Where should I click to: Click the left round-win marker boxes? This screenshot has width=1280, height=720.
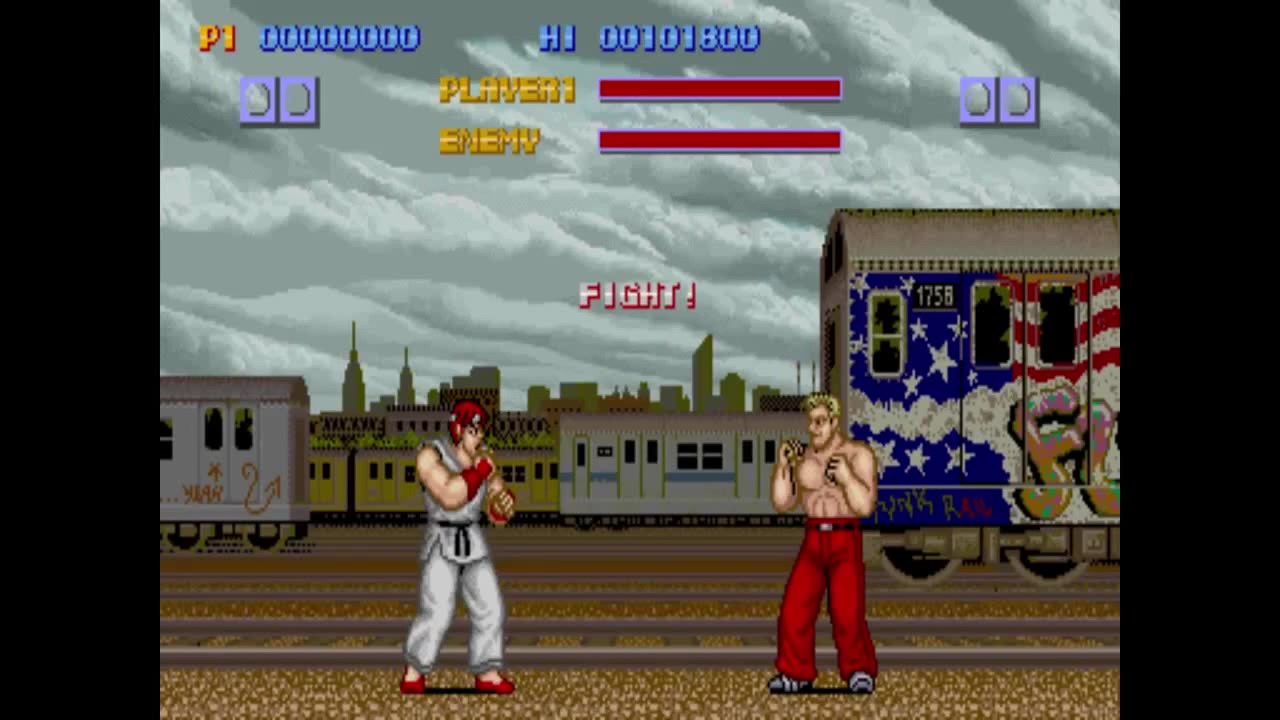[x=278, y=99]
